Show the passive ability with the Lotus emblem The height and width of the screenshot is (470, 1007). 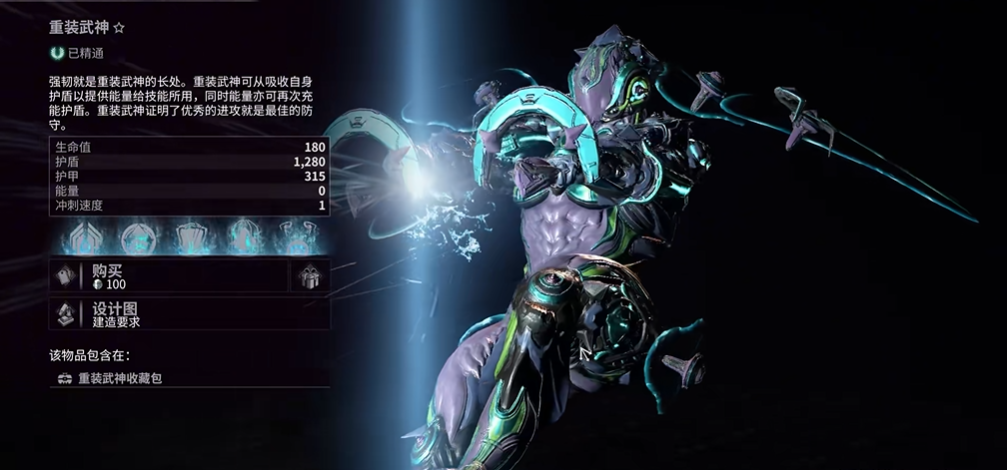pyautogui.click(x=83, y=237)
